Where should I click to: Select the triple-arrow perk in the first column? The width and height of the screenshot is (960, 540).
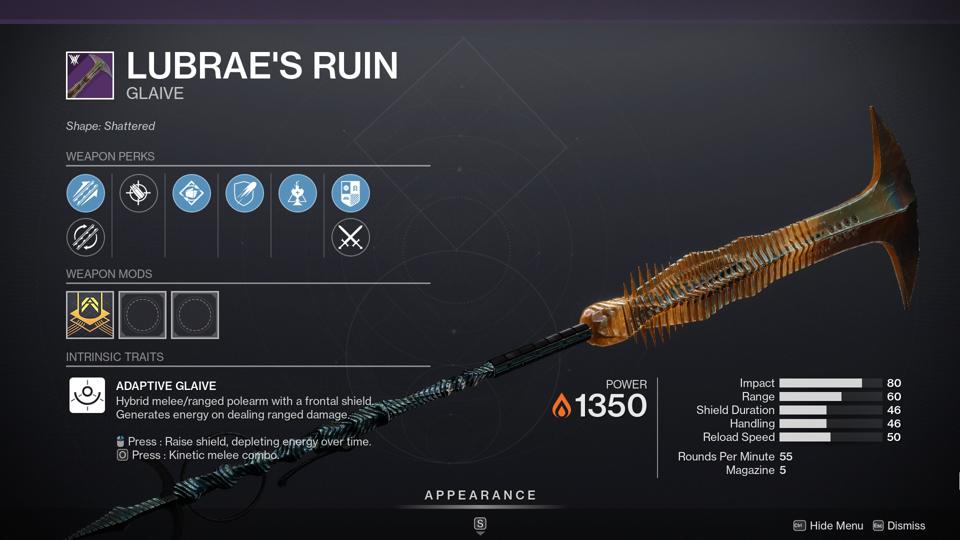pyautogui.click(x=86, y=193)
